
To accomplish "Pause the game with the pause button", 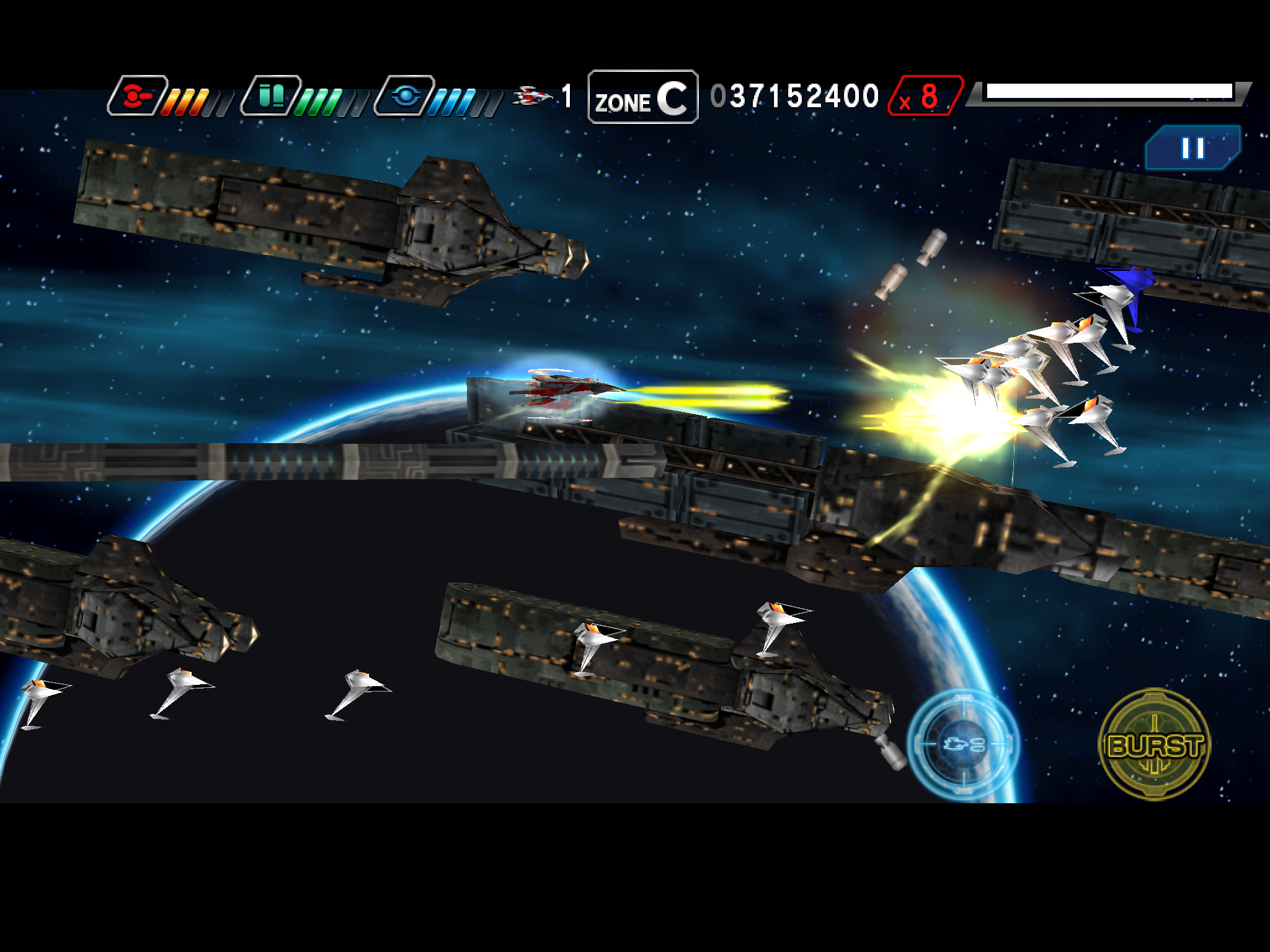I will (x=1192, y=148).
